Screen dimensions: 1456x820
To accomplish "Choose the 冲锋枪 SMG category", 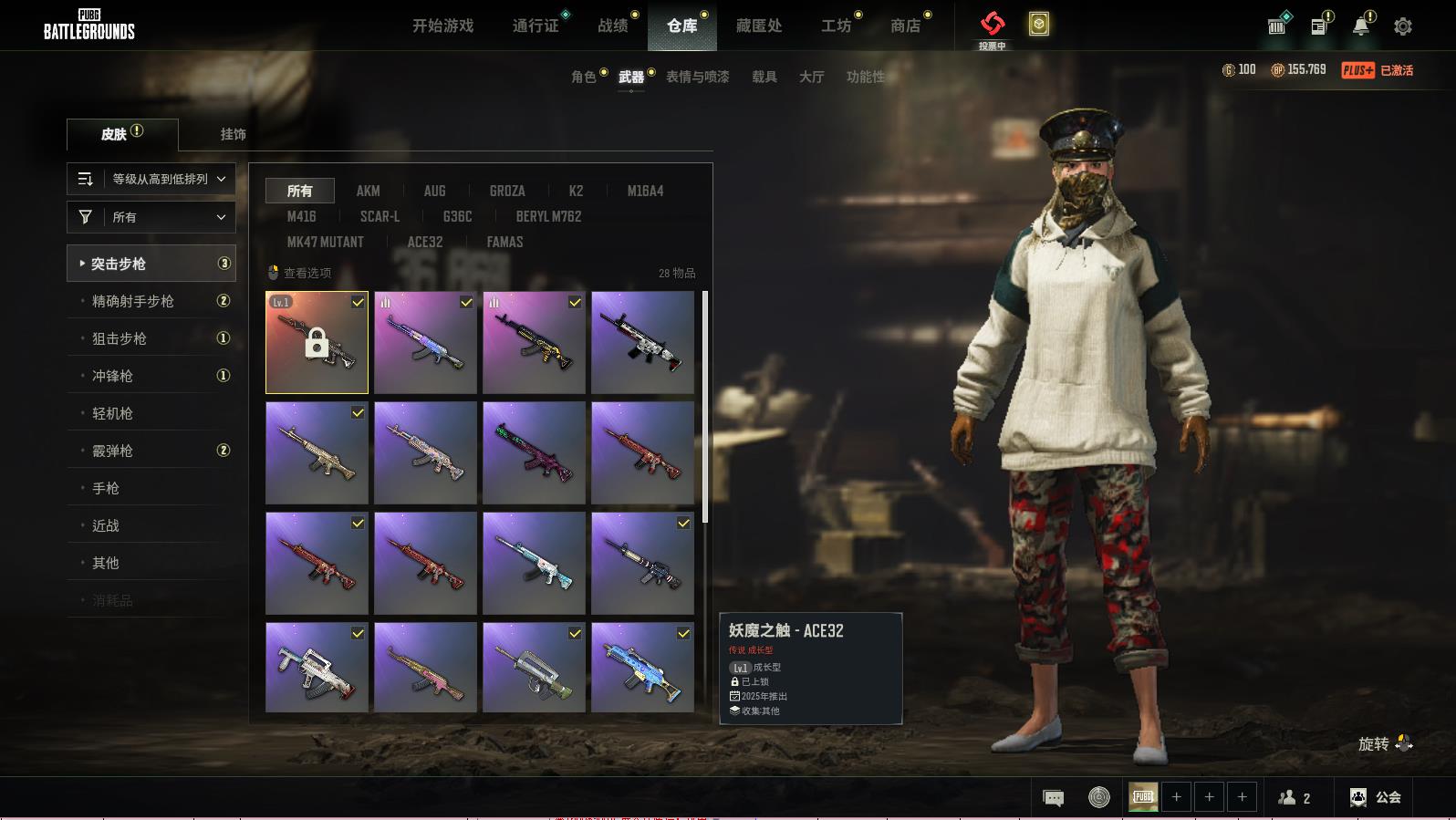I will click(x=112, y=376).
